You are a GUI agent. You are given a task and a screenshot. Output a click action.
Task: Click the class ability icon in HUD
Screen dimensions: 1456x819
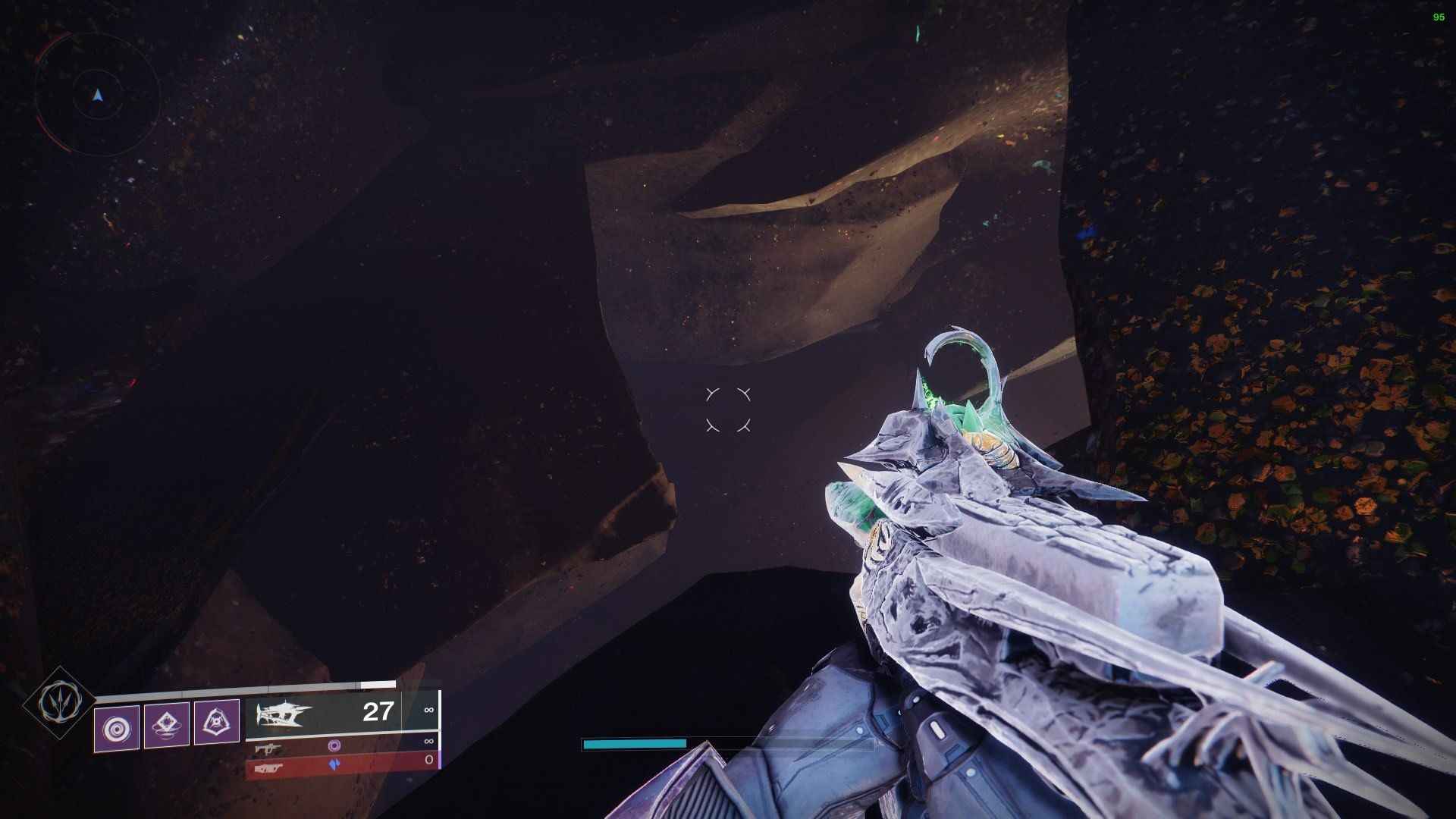[217, 723]
